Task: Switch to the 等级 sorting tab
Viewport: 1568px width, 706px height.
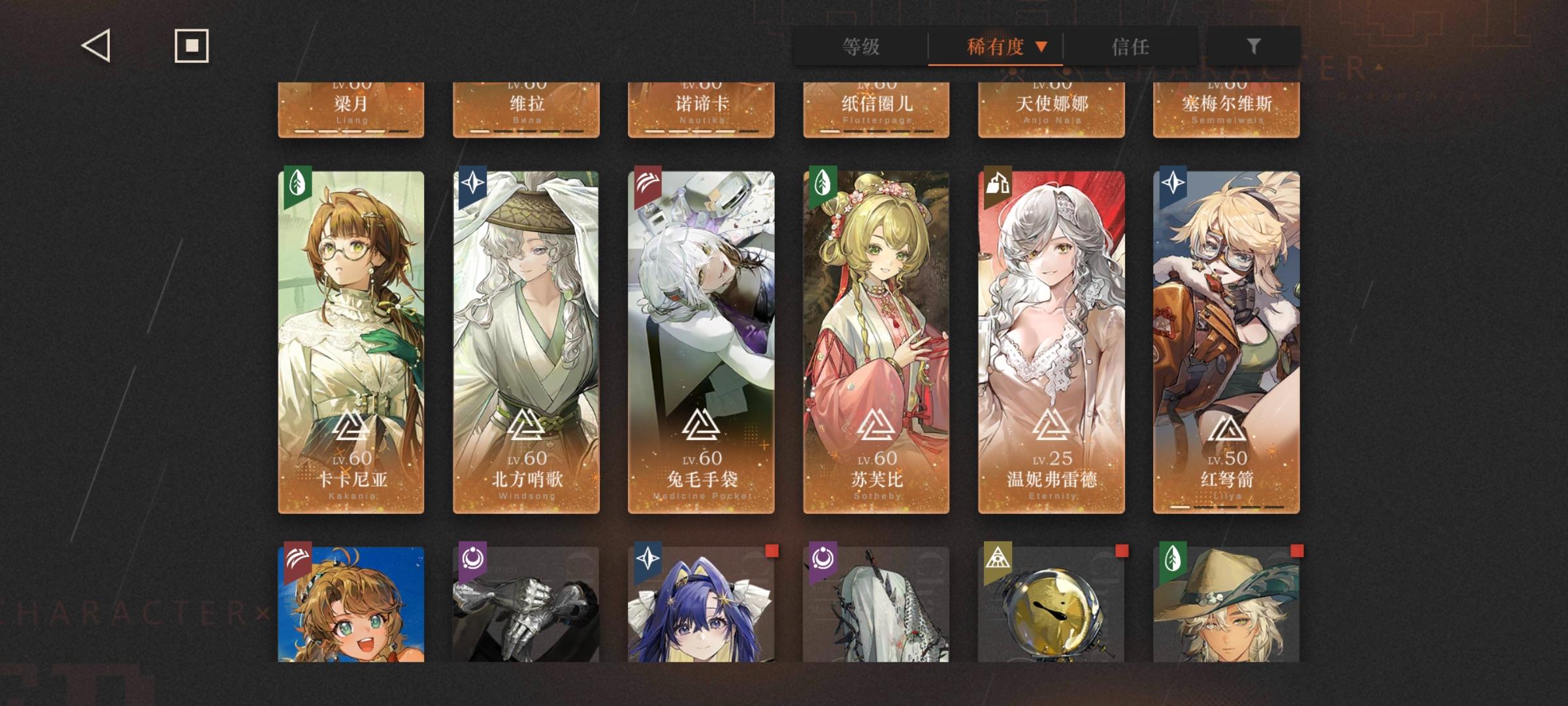Action: pos(858,46)
